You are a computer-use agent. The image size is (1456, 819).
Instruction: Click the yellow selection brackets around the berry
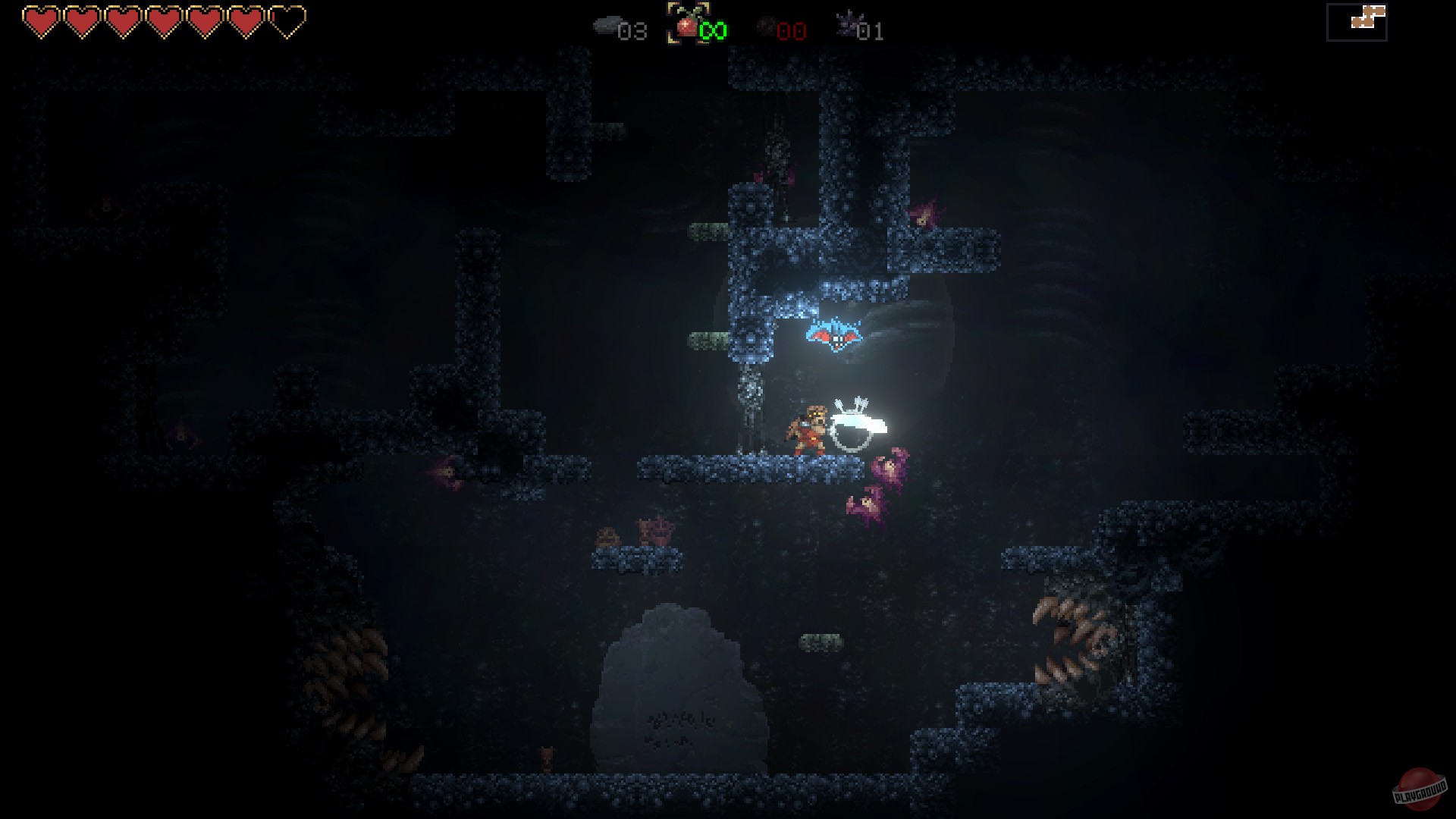(x=686, y=23)
